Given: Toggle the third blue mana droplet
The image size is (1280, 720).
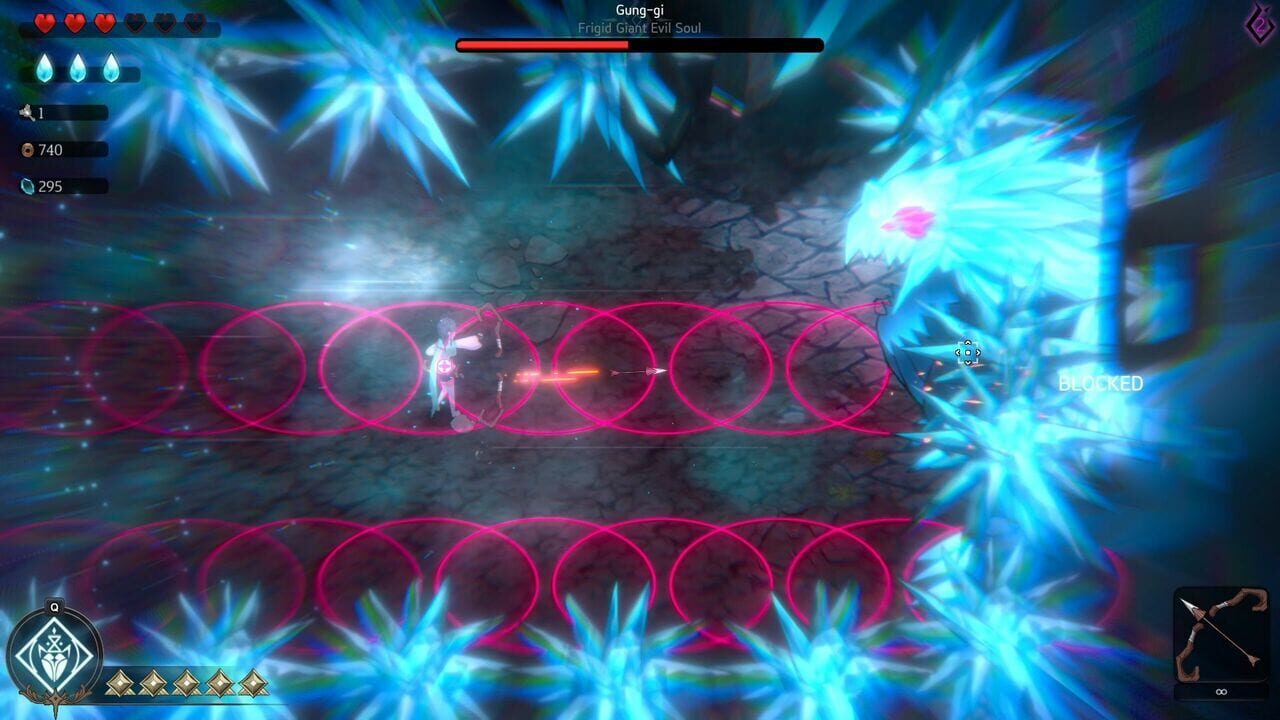Looking at the screenshot, I should [113, 70].
